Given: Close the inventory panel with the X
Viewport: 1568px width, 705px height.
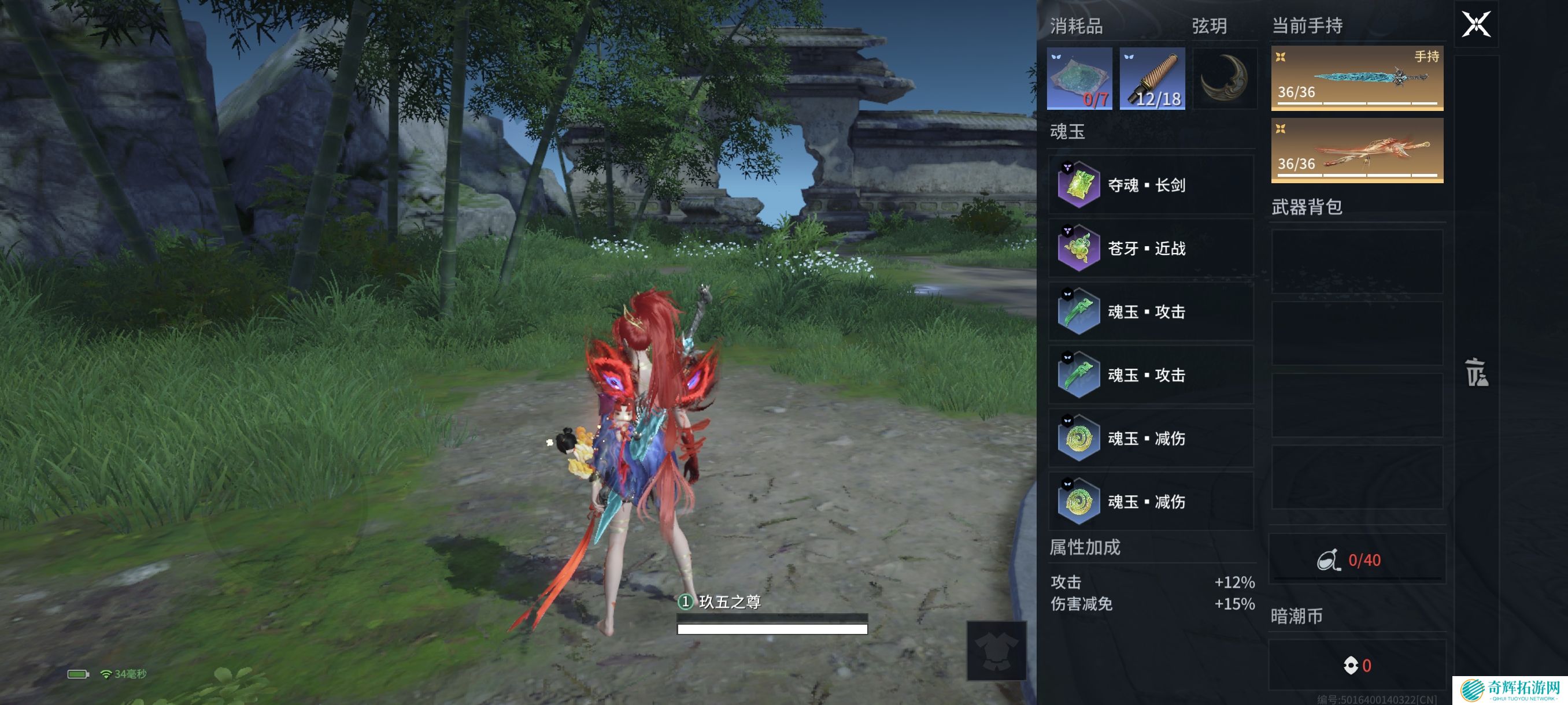Looking at the screenshot, I should click(1475, 24).
